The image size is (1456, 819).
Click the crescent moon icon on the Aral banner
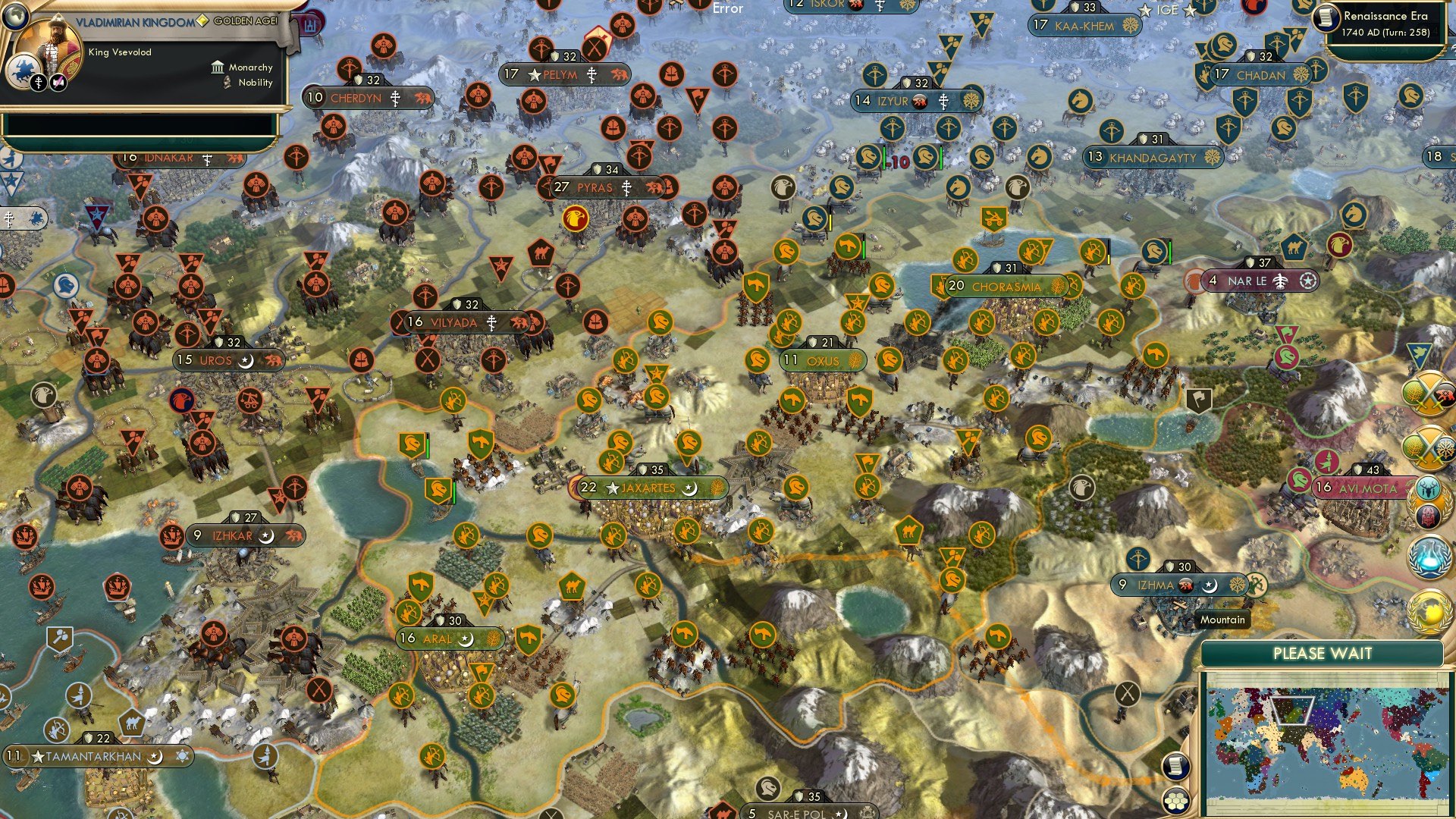tap(466, 639)
